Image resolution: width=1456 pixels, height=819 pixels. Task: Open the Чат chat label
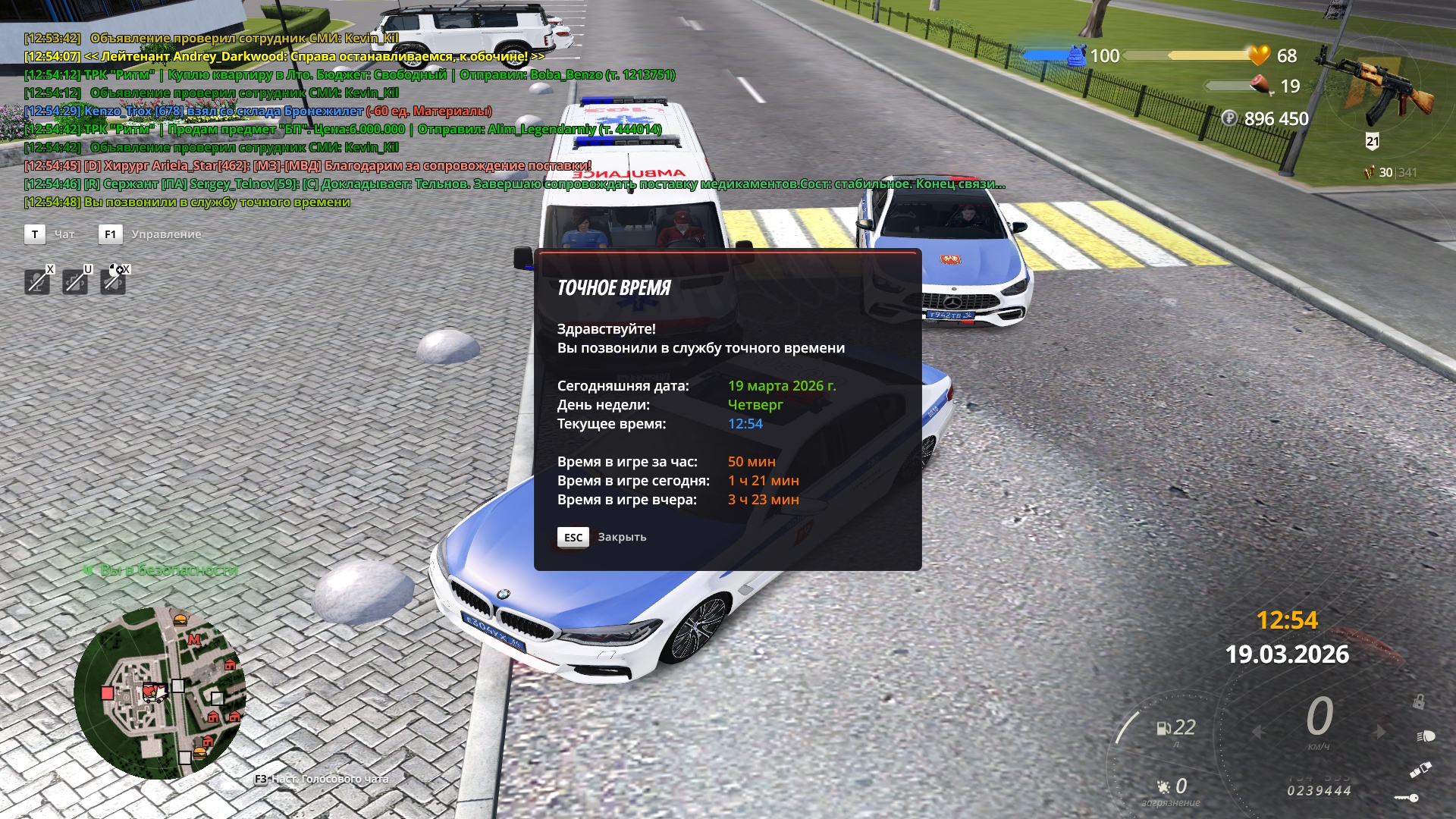tap(64, 234)
